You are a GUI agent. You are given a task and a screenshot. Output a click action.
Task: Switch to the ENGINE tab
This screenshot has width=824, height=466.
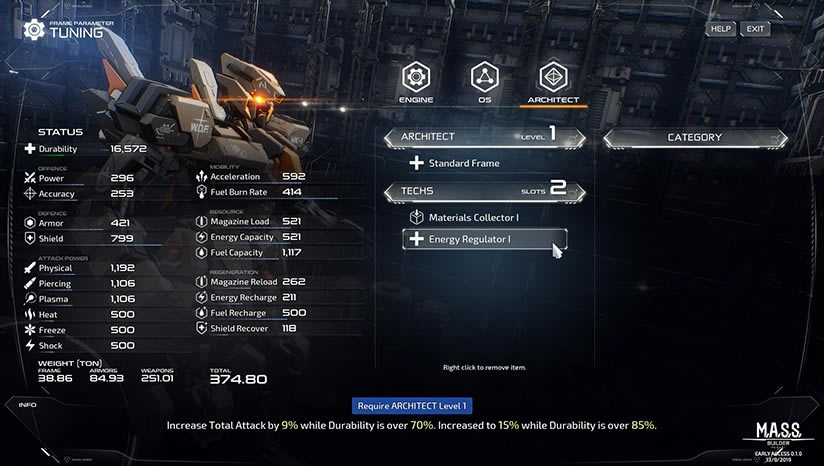416,82
